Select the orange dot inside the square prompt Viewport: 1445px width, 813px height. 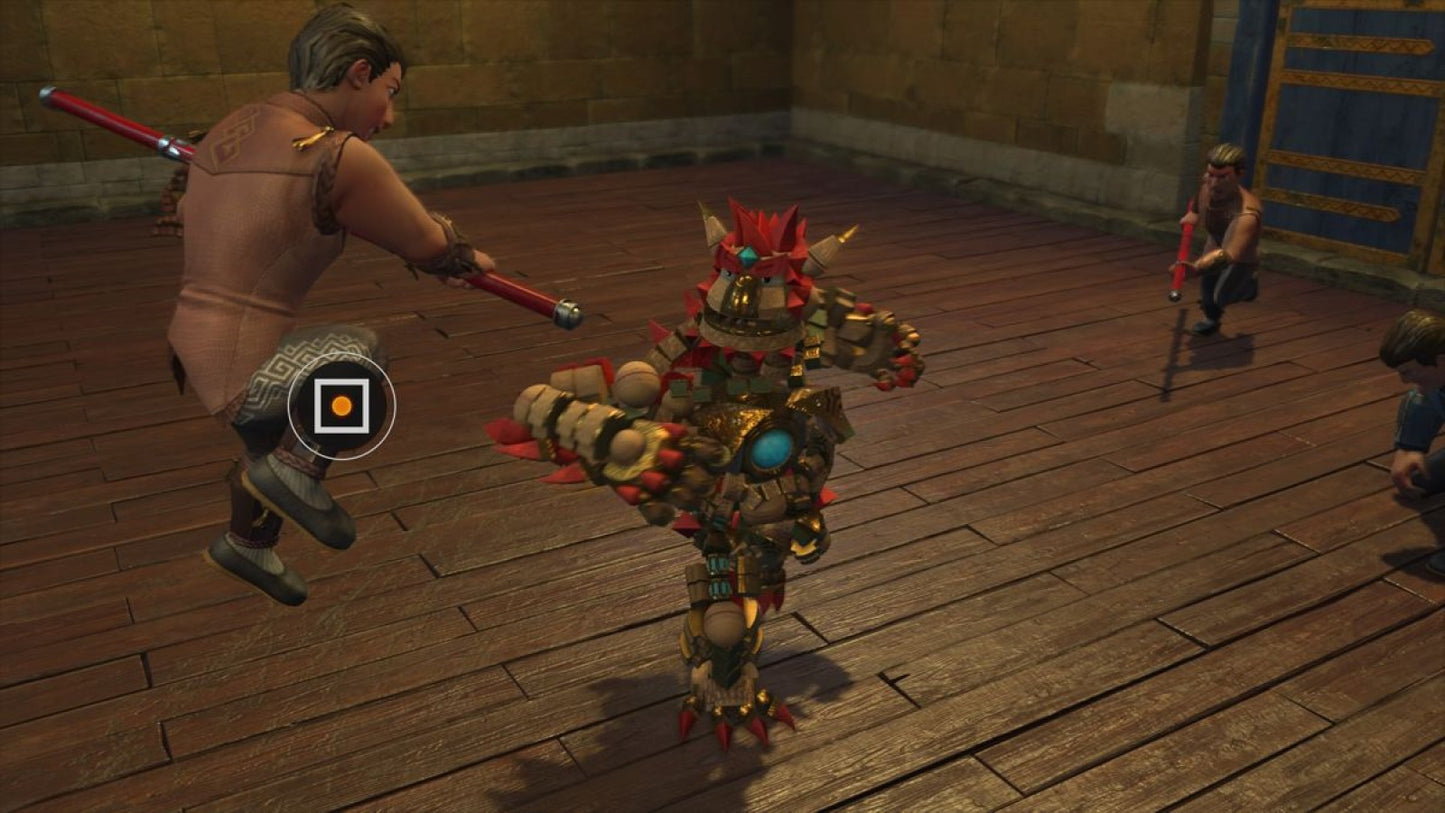pyautogui.click(x=340, y=406)
